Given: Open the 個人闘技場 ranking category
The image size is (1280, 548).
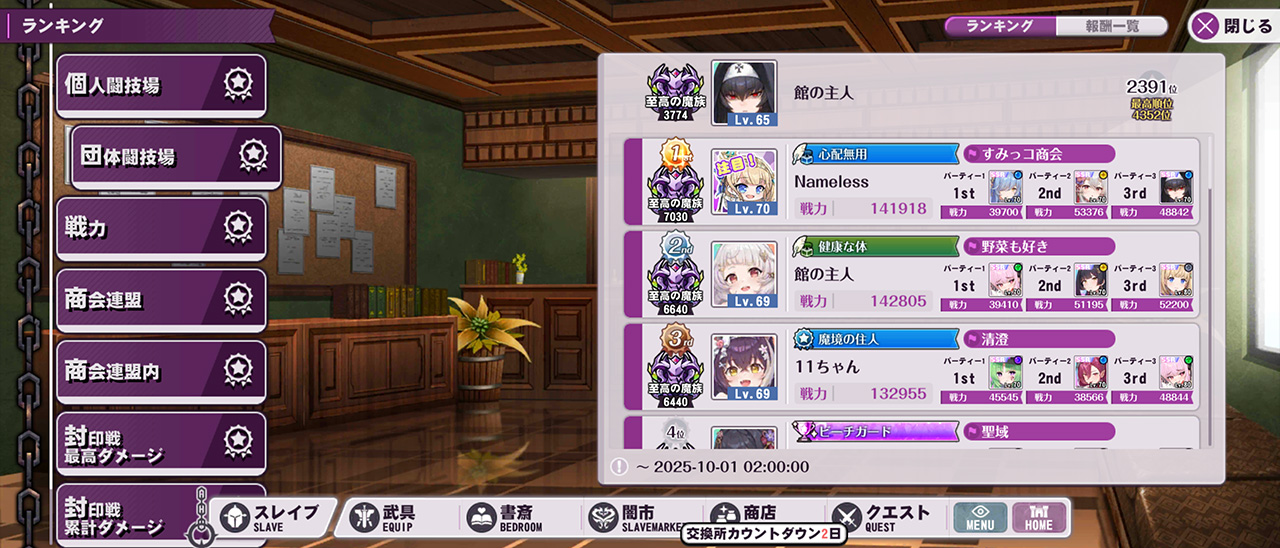Looking at the screenshot, I should [160, 86].
